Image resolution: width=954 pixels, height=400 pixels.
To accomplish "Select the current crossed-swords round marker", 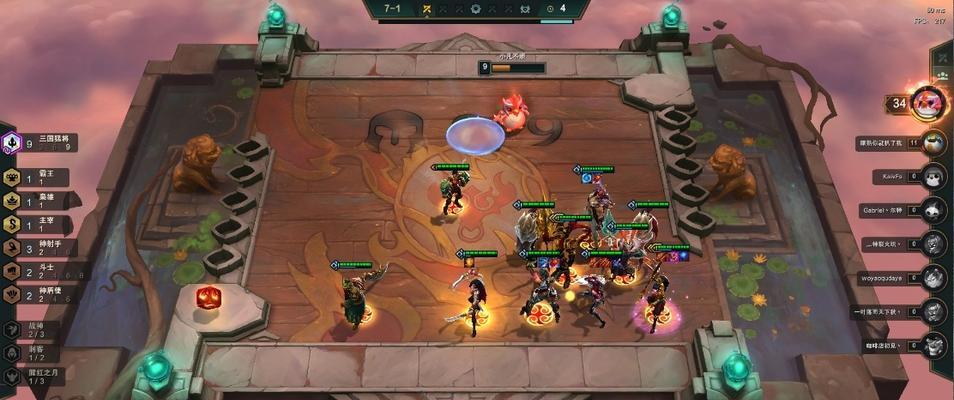I will [426, 9].
